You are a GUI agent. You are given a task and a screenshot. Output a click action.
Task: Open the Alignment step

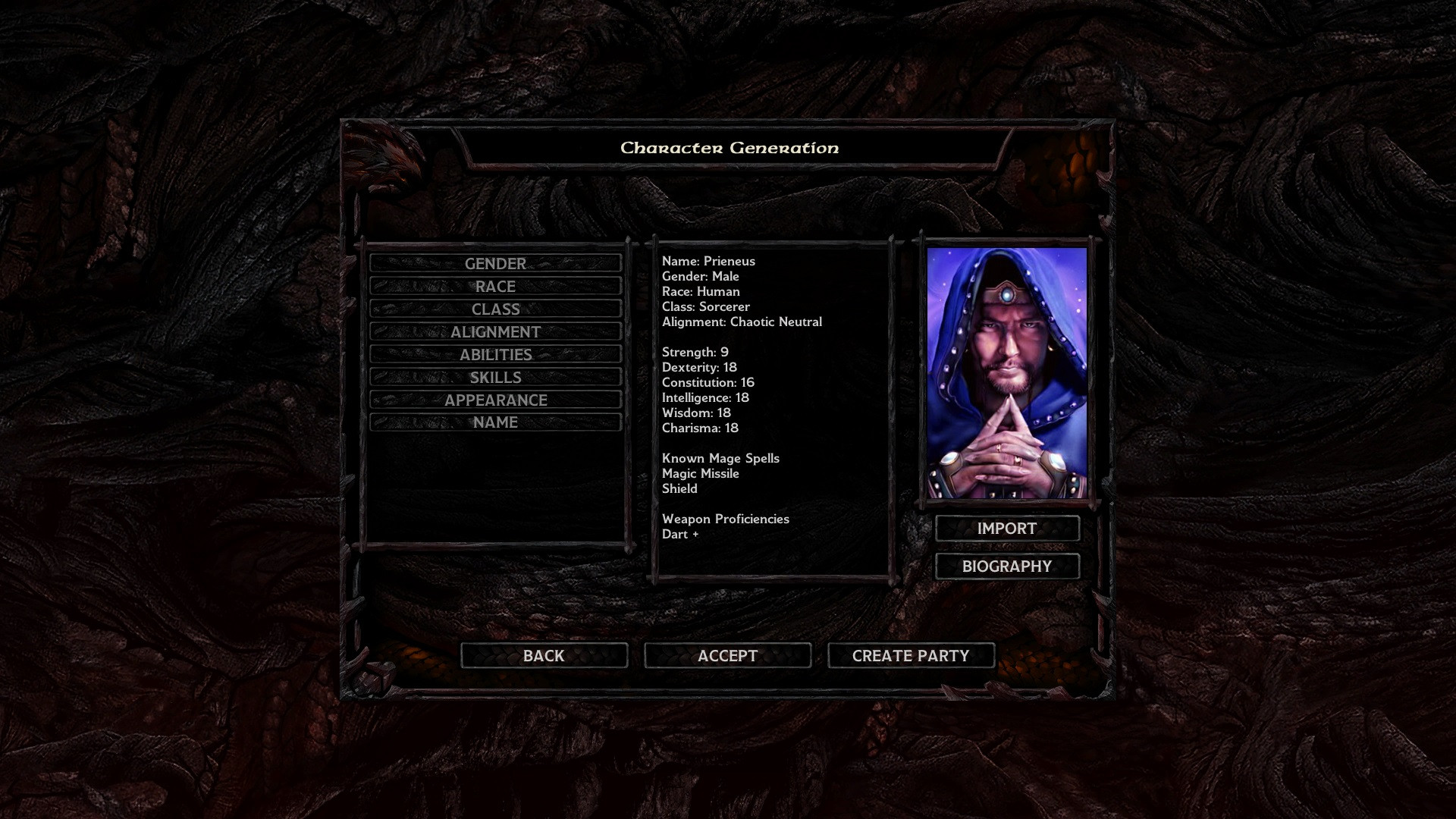point(495,331)
